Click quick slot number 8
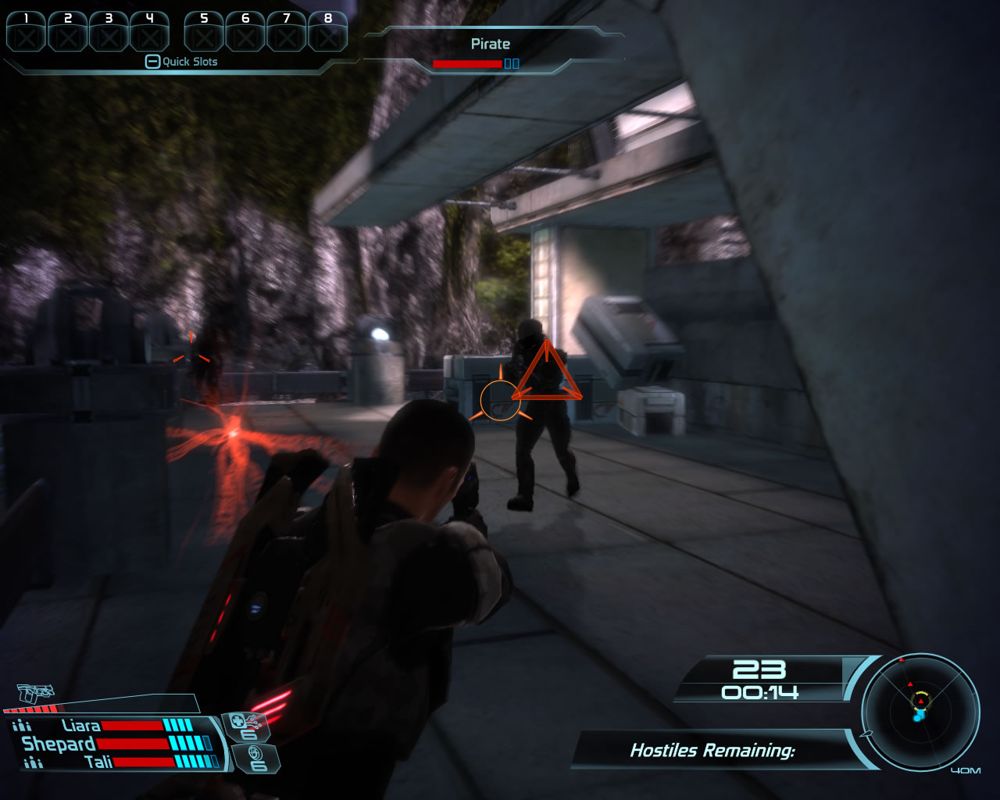The image size is (1000, 800). pyautogui.click(x=327, y=33)
